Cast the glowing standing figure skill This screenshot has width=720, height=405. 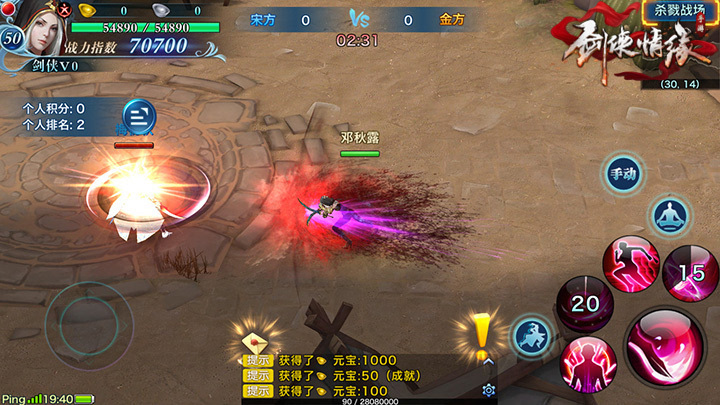588,363
